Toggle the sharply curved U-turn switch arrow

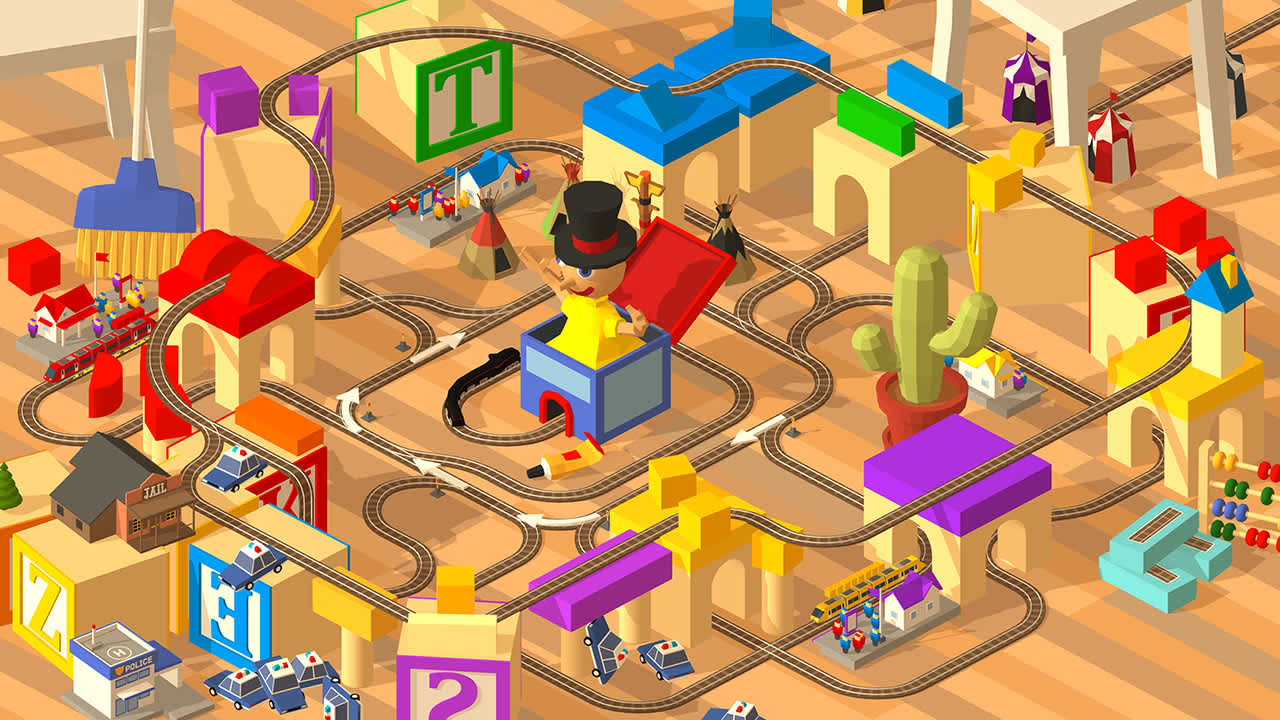(x=349, y=409)
